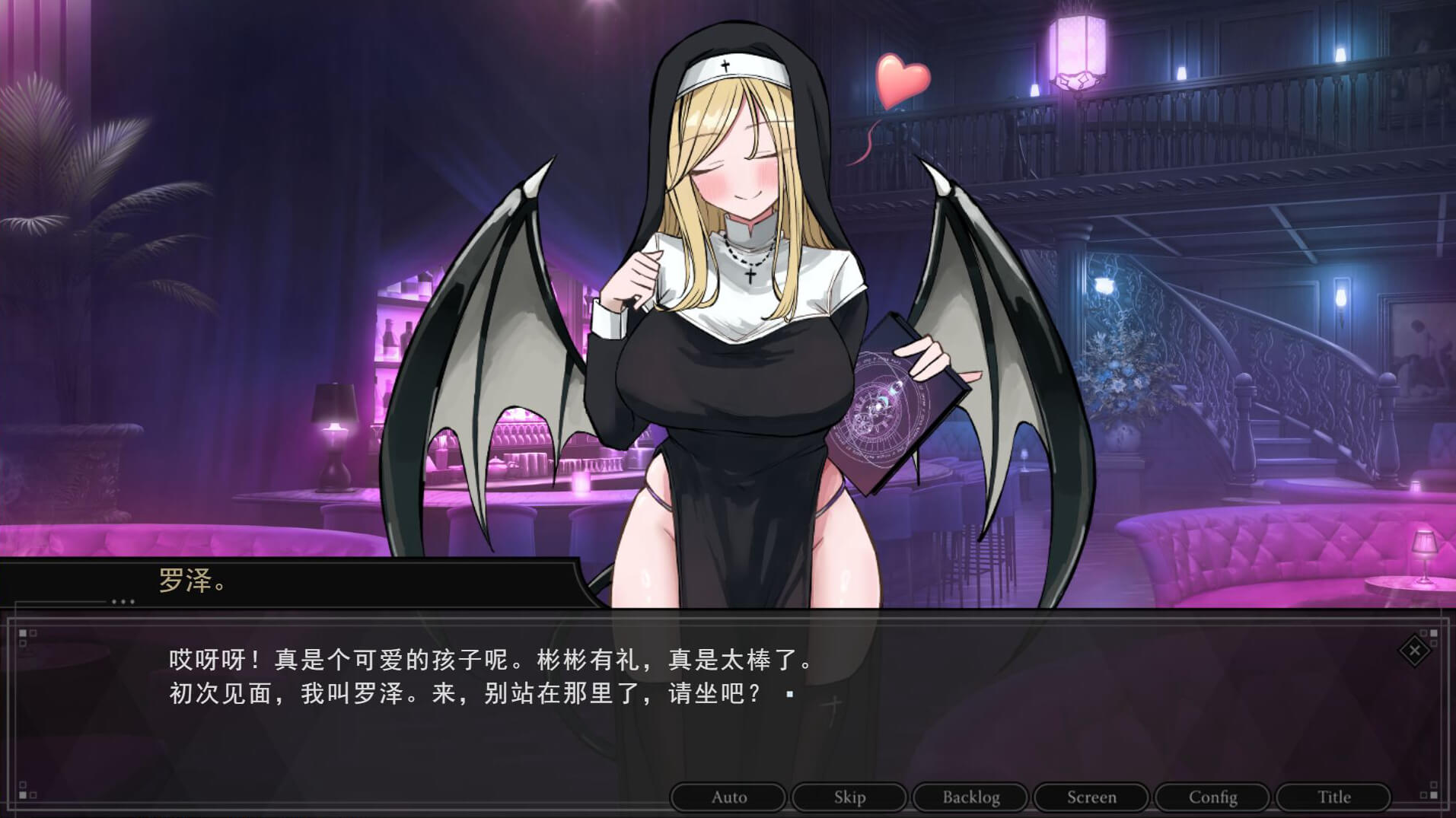Return to the Title screen

point(1333,797)
